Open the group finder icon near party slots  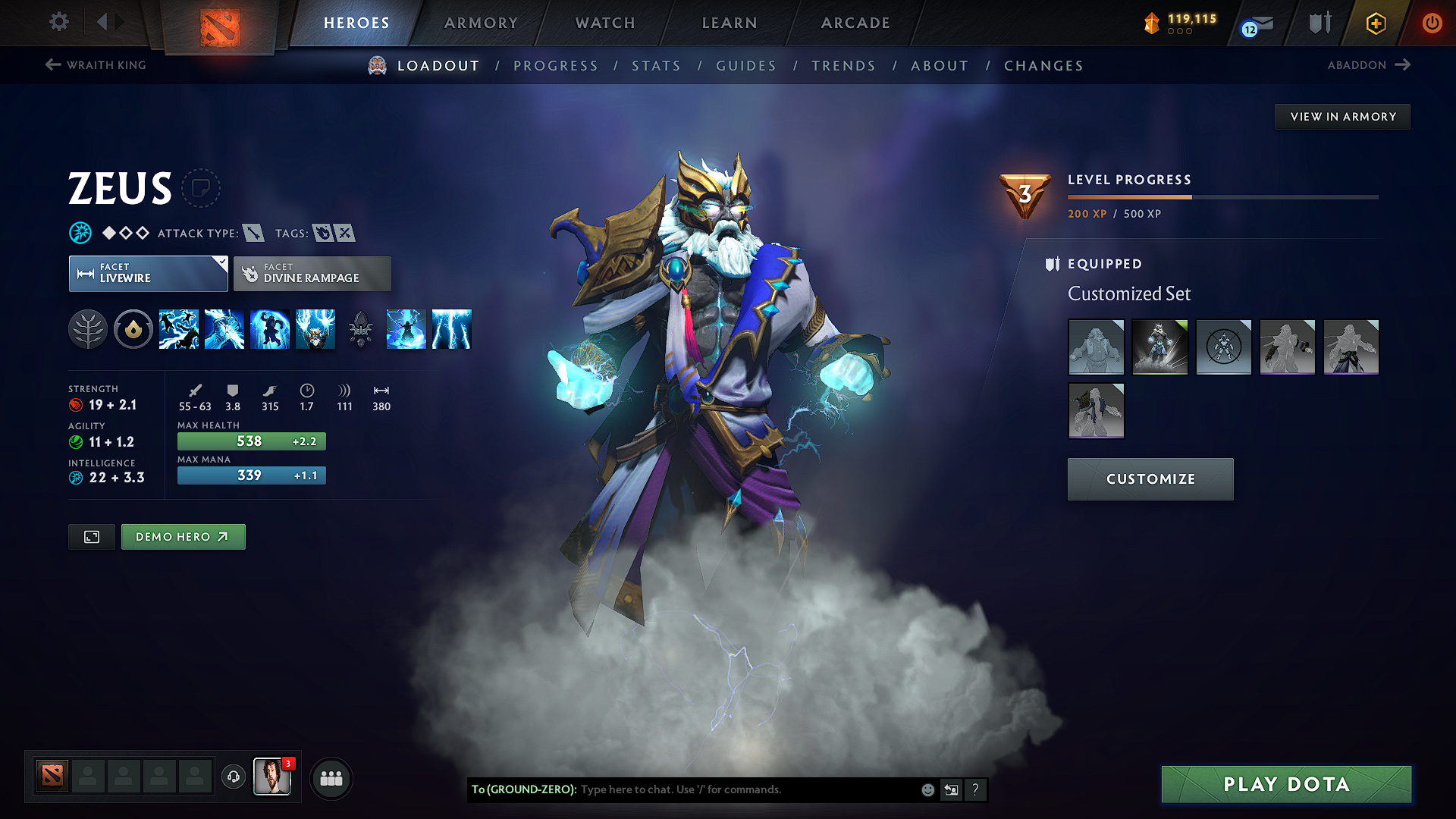coord(331,777)
